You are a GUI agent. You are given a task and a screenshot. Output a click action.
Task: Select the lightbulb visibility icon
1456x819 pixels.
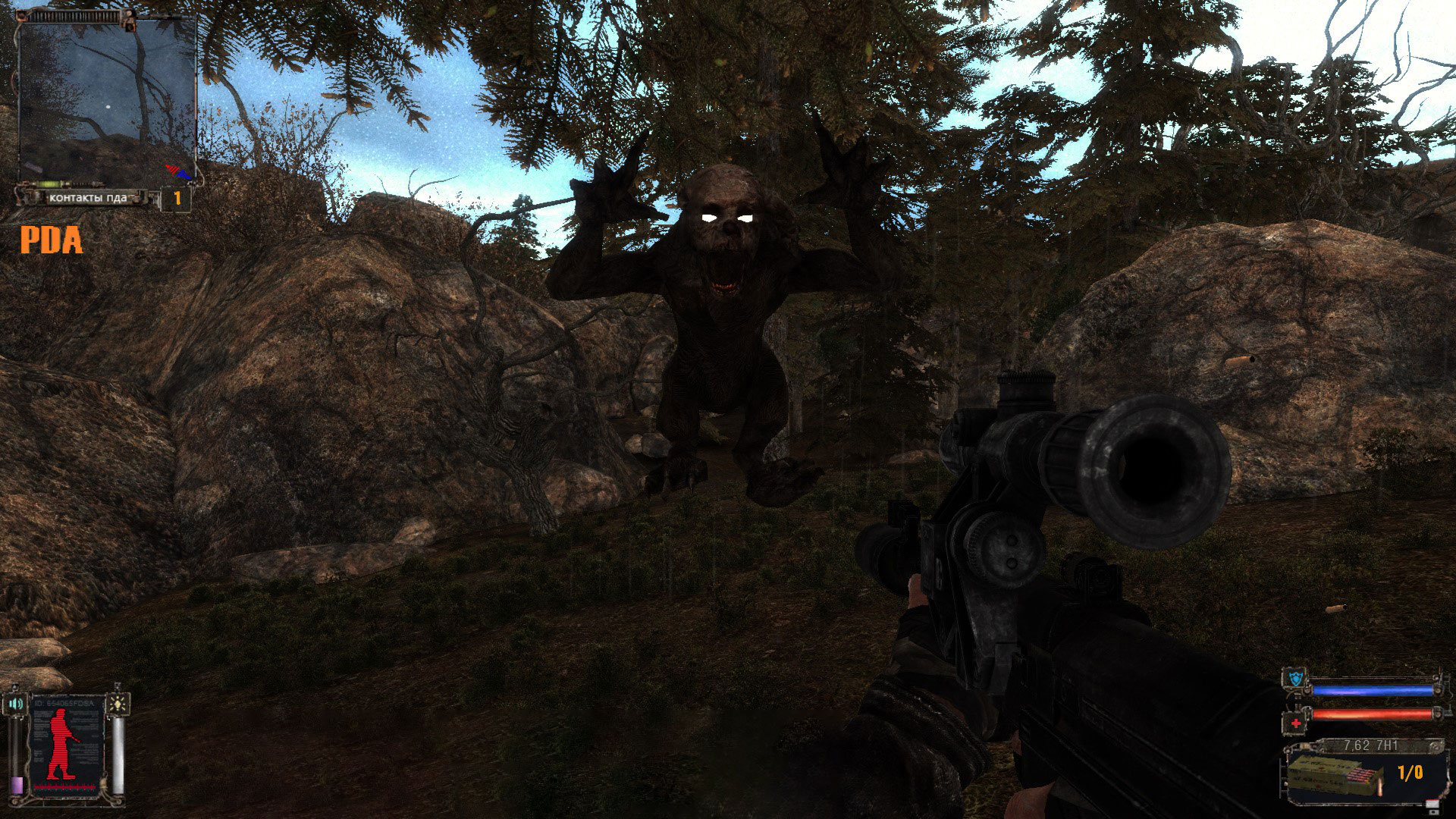click(x=118, y=703)
